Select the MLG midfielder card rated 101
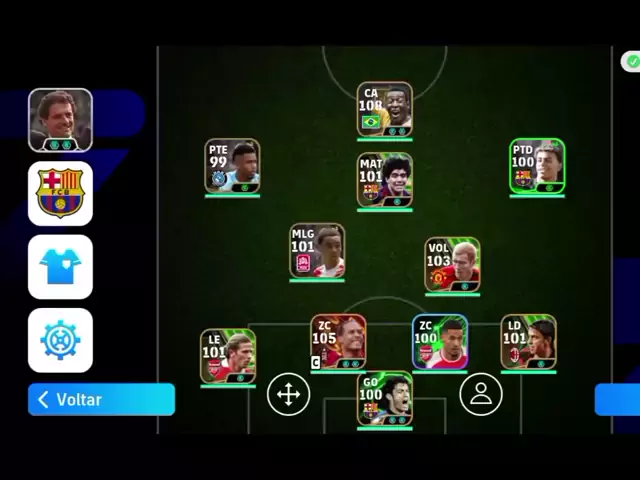640x480 pixels. tap(317, 251)
